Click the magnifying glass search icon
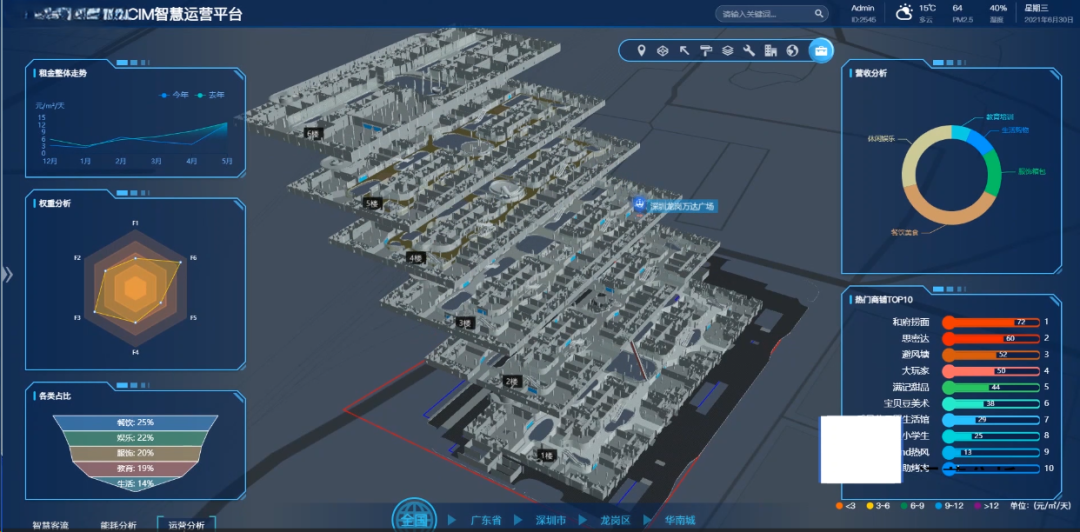The height and width of the screenshot is (532, 1080). pos(819,14)
